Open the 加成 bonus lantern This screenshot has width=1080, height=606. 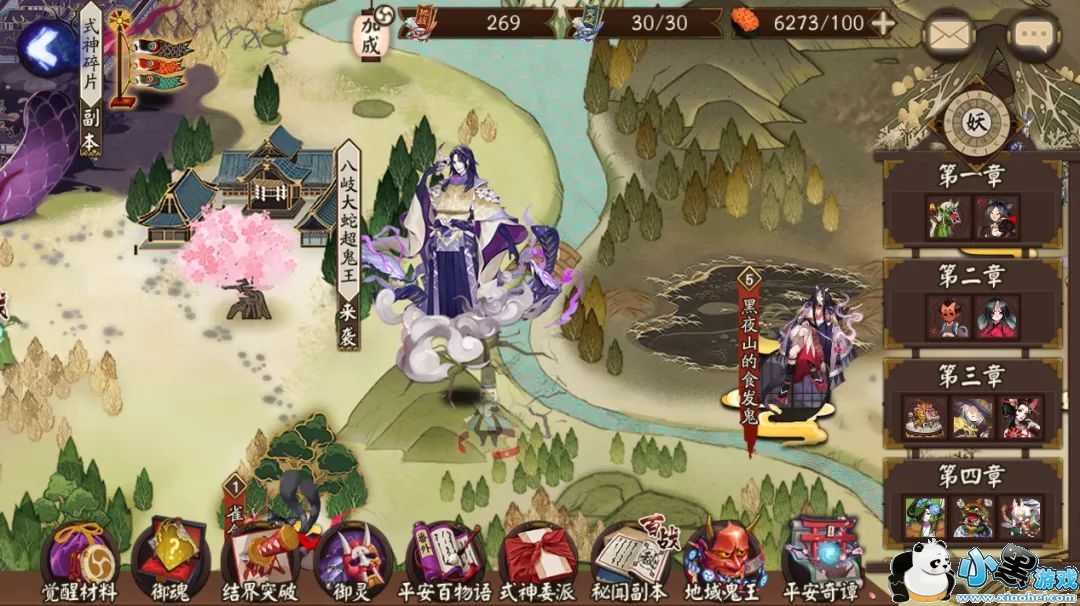pos(372,33)
